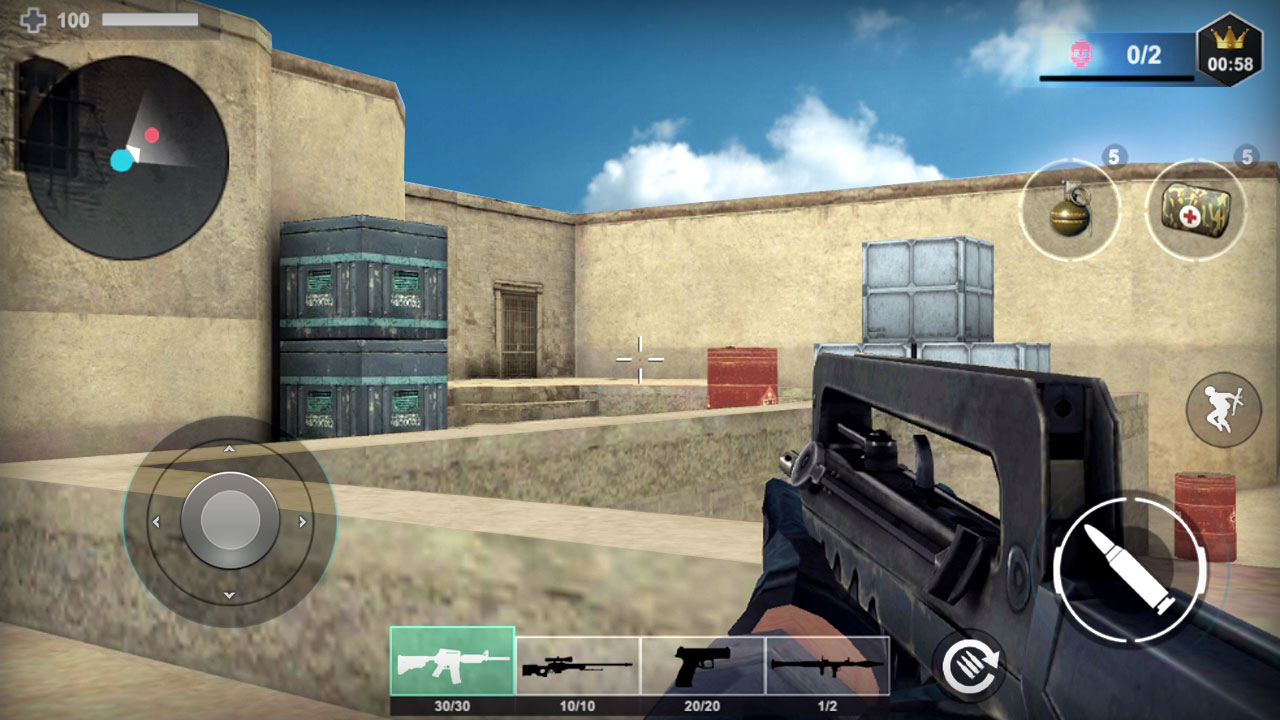Tap the left arrow on the joystick

(x=156, y=519)
